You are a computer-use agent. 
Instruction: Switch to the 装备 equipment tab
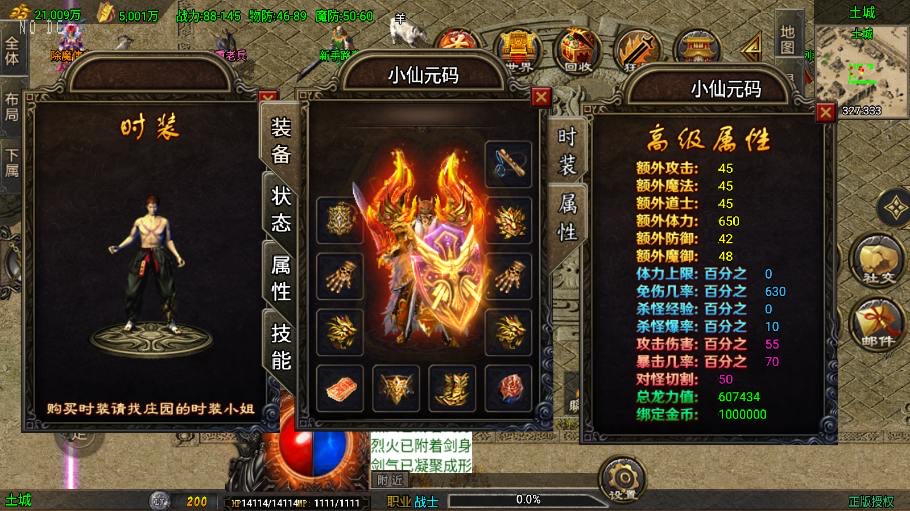tap(281, 139)
